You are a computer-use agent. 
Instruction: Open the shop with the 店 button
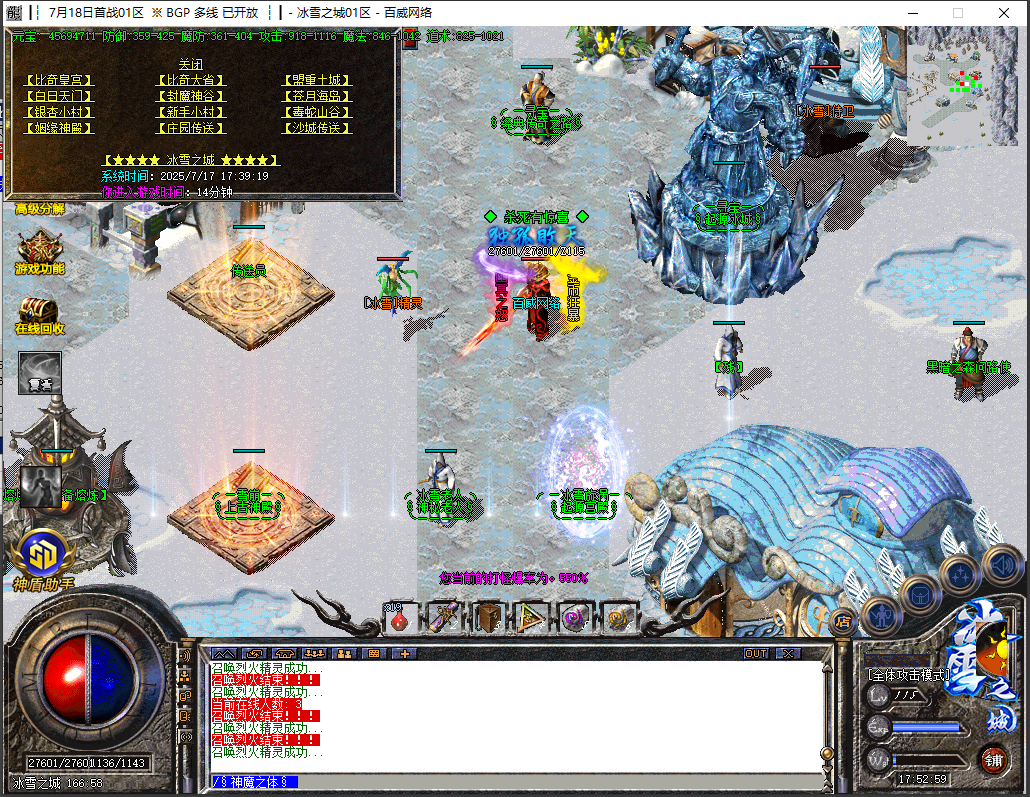[x=841, y=622]
